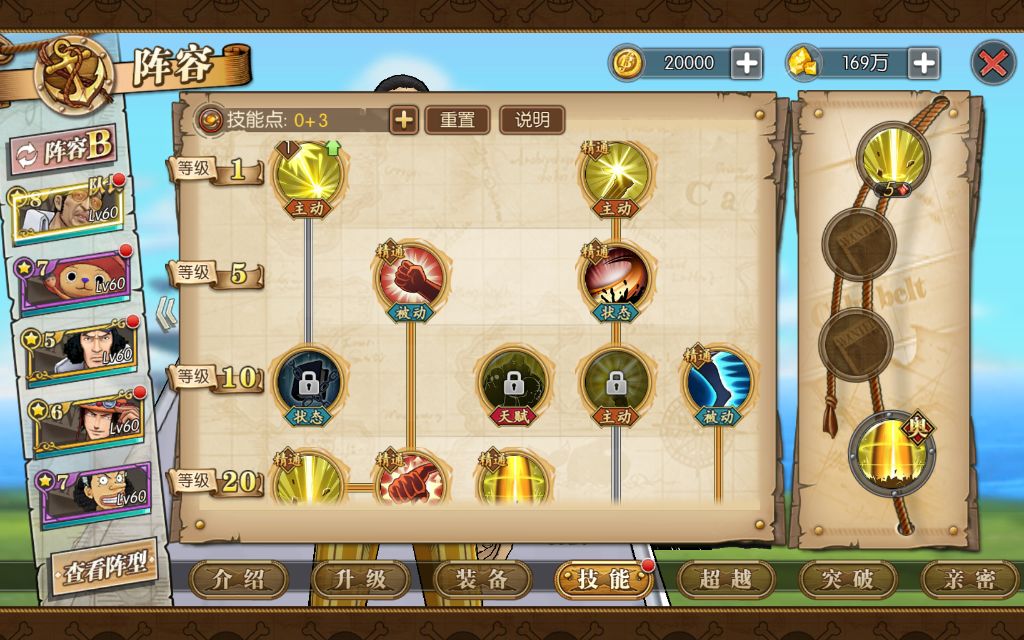
Task: Switch to the 介绍 tab
Action: point(238,578)
